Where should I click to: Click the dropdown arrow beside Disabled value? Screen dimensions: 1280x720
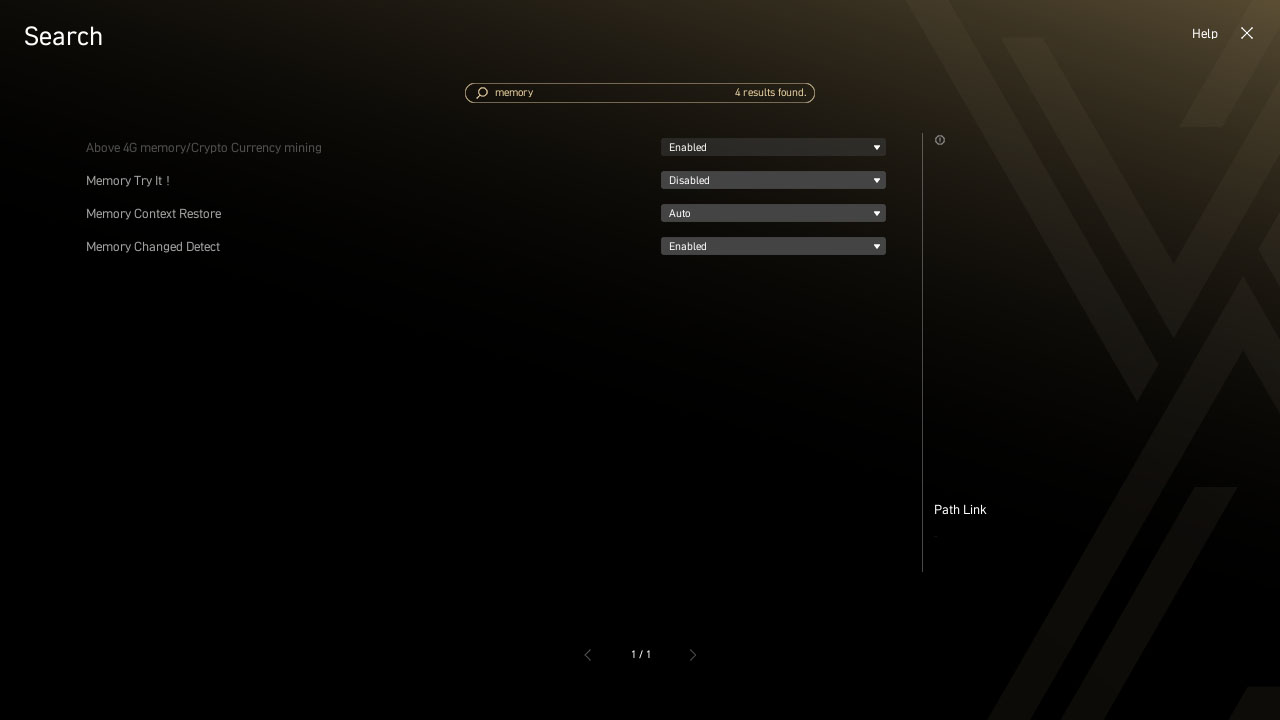(876, 180)
